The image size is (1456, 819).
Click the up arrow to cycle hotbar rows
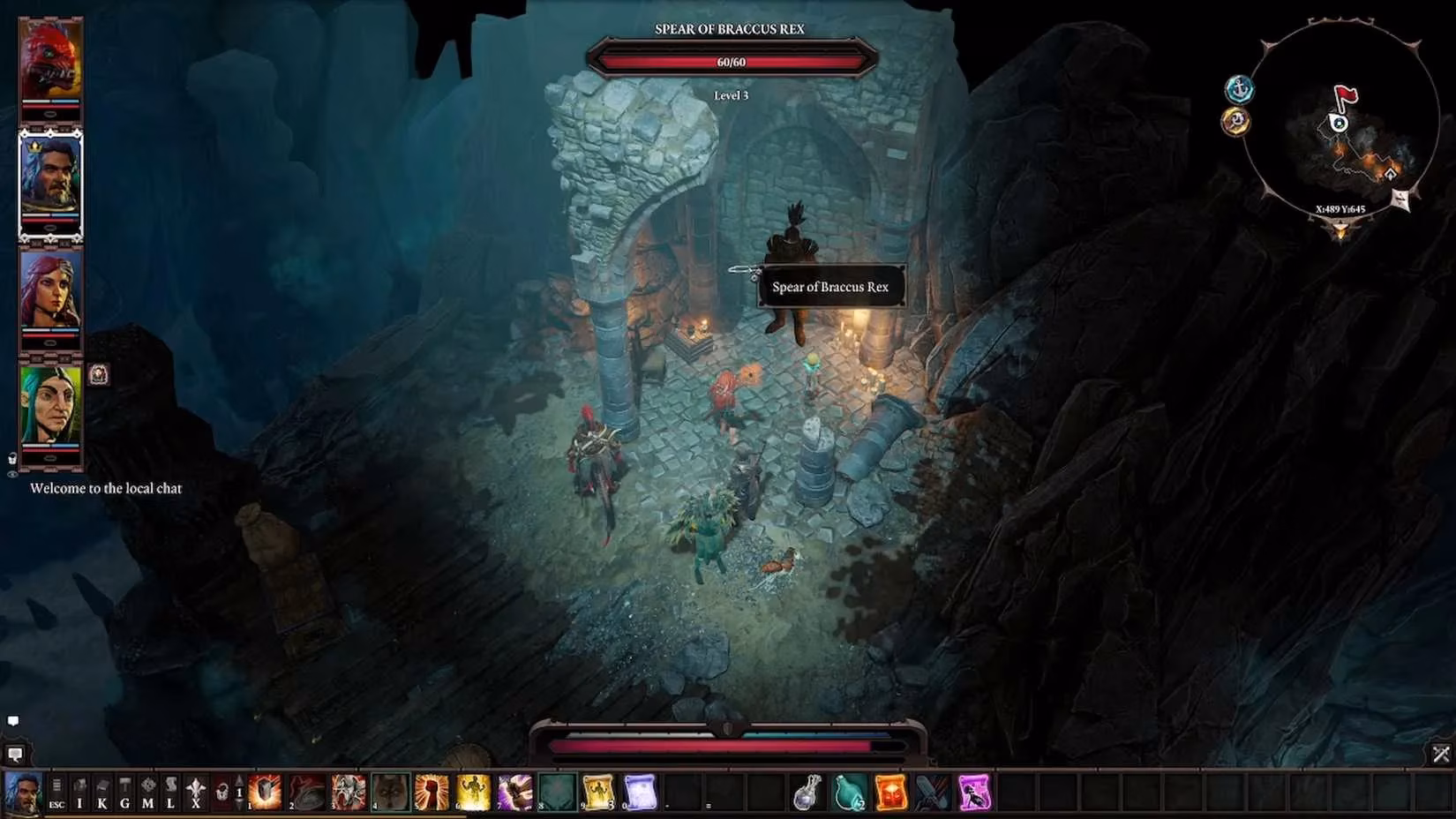[237, 782]
